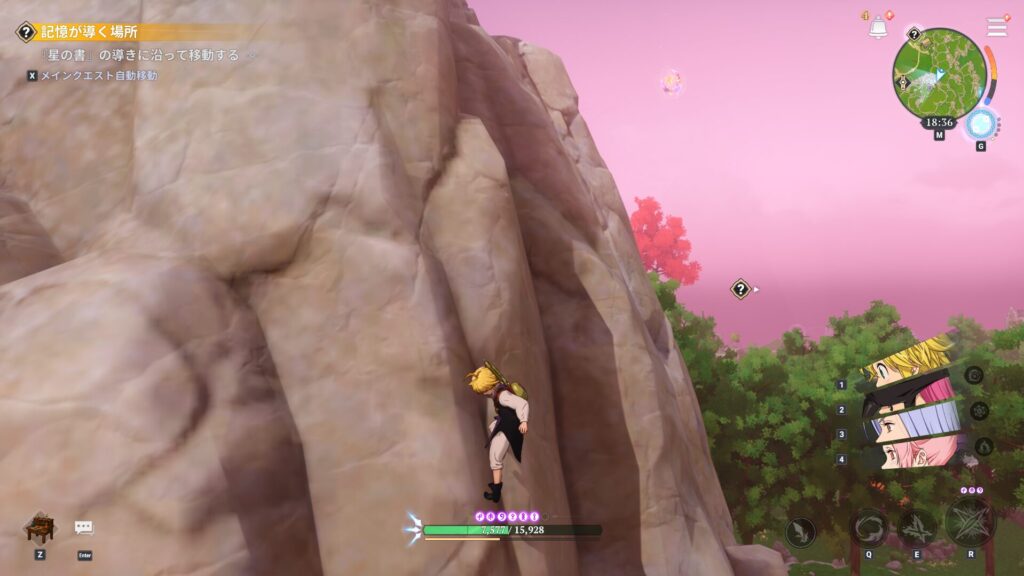Activate the glowing blue orb below the minimap
This screenshot has height=576, width=1024.
pos(980,125)
